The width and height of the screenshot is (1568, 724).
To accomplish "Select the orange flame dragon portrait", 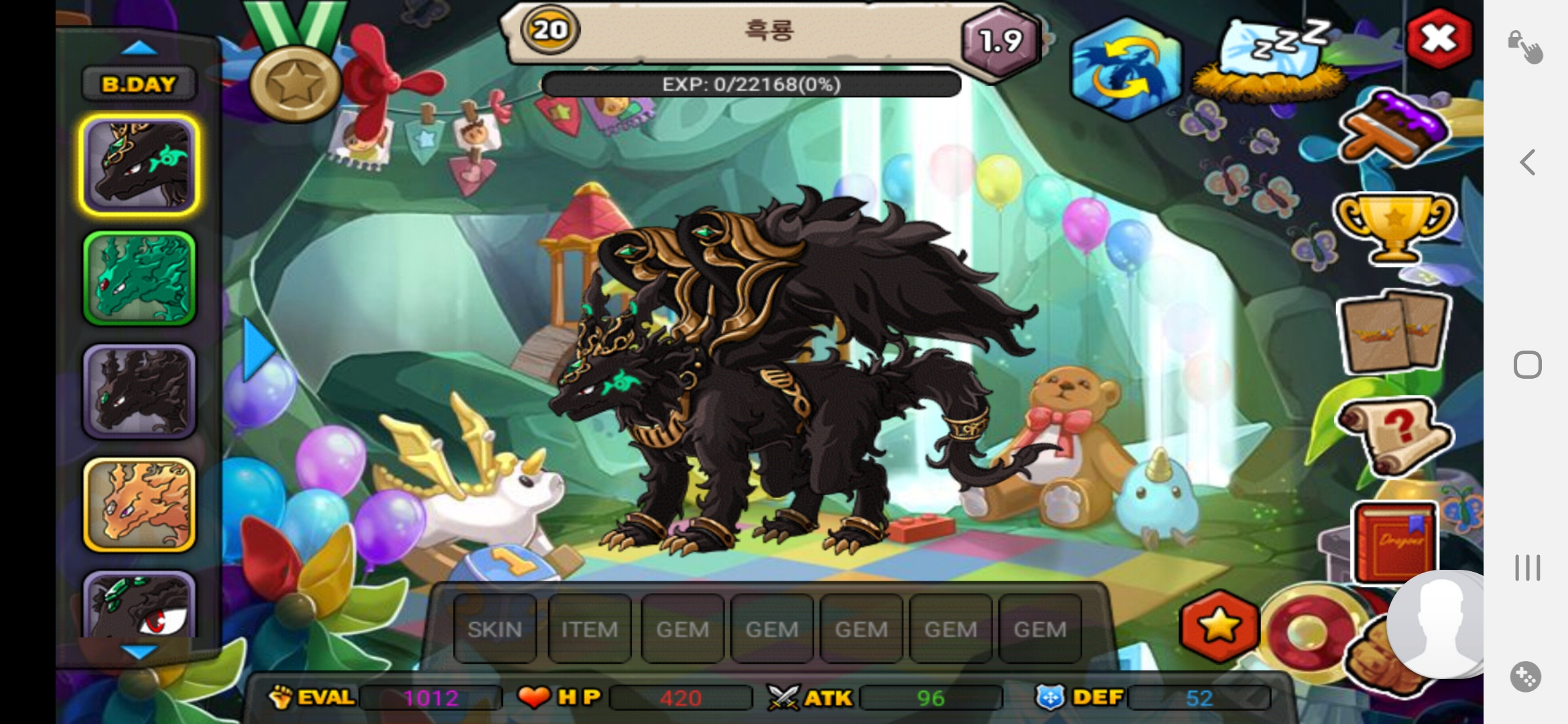I will [139, 505].
